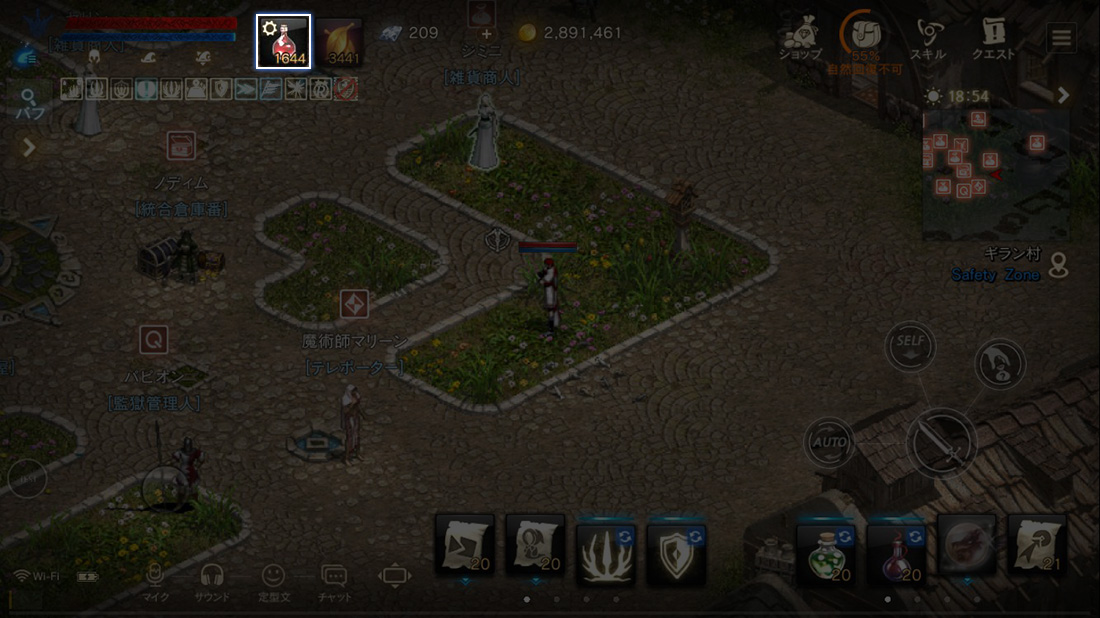
Task: Toggle the マイク microphone
Action: pyautogui.click(x=155, y=581)
